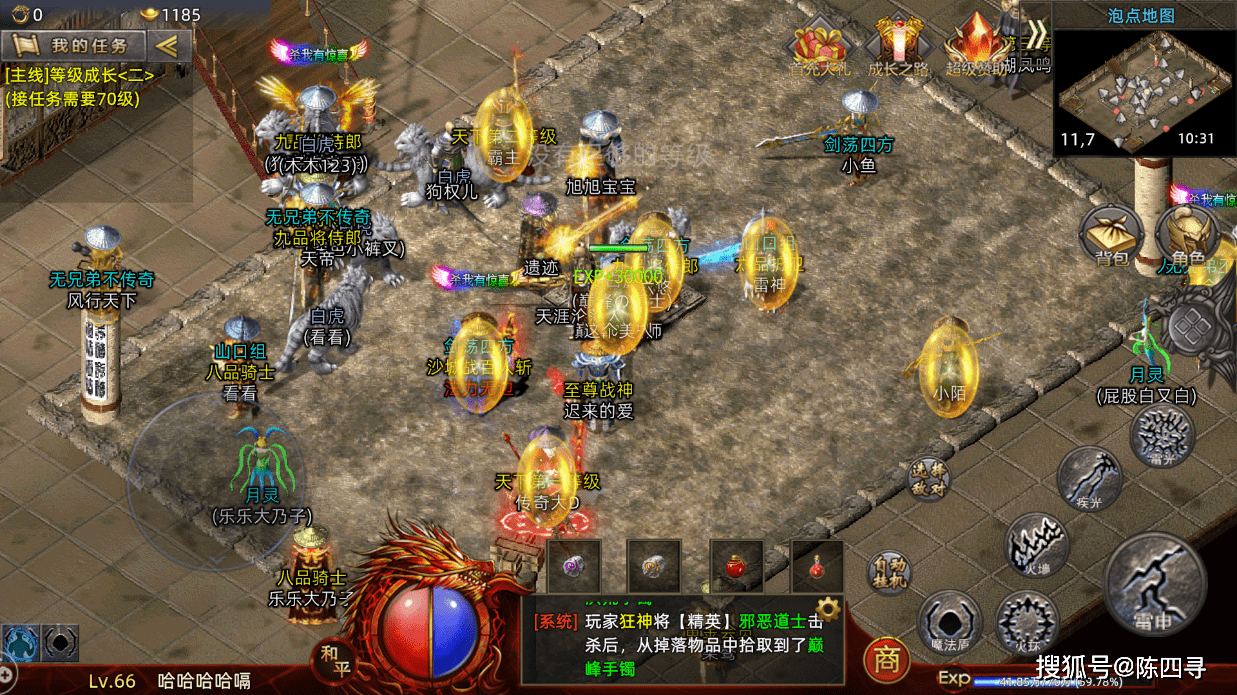The image size is (1237, 695).
Task: Open the 泡点地图 minimap
Action: (1144, 92)
